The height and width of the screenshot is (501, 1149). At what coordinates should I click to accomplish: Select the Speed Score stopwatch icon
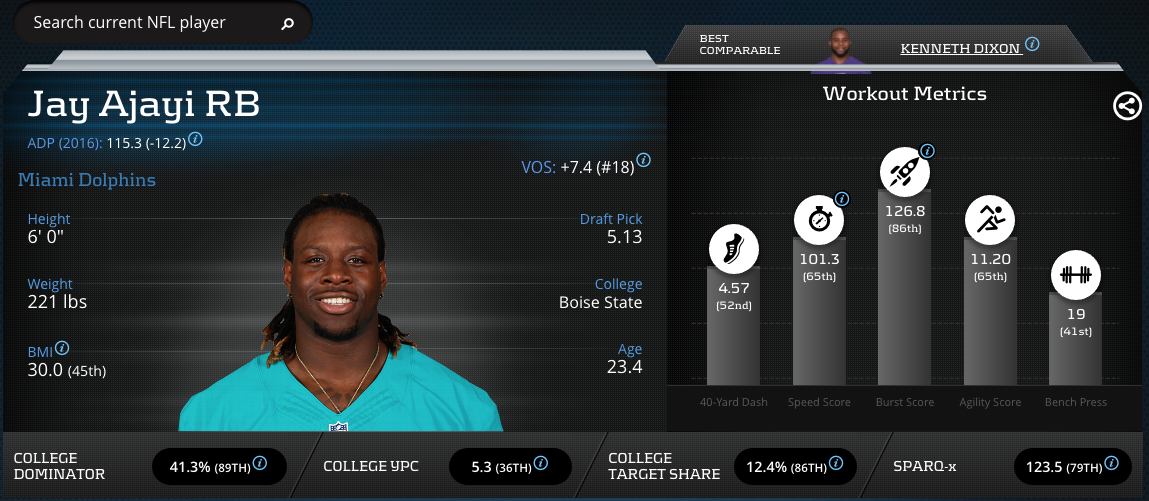(x=819, y=219)
